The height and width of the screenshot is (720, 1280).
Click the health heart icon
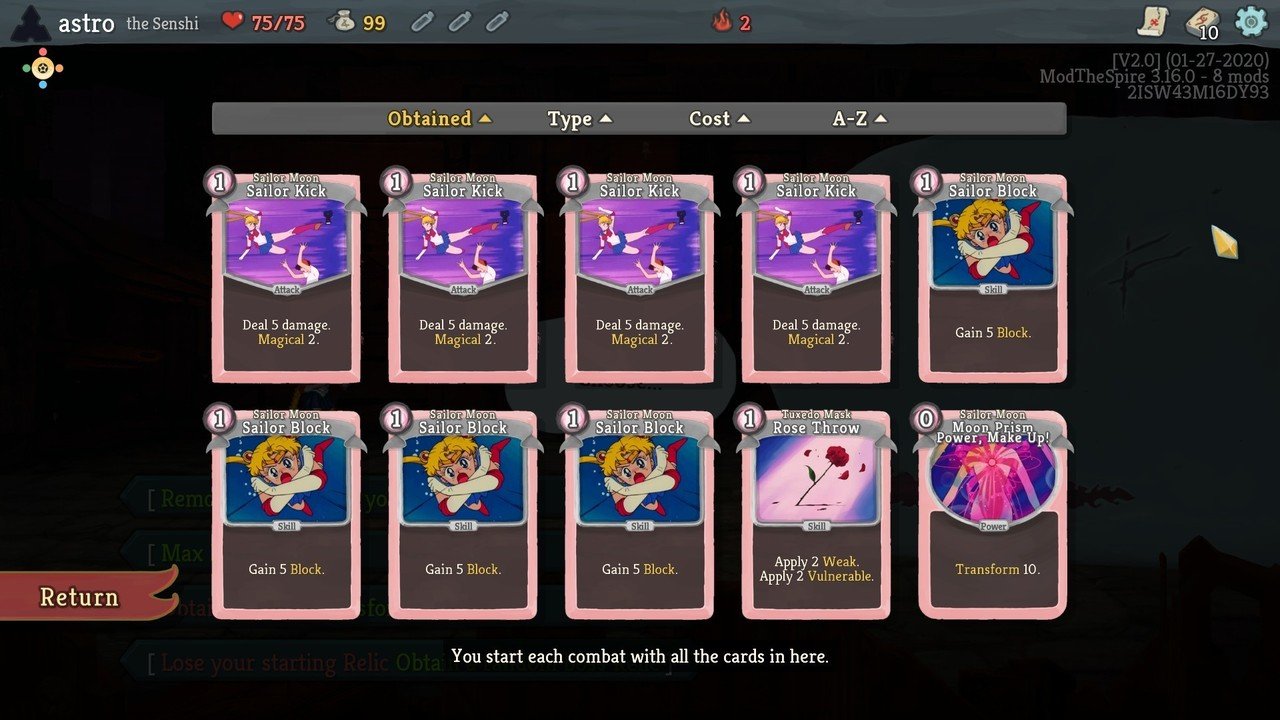click(232, 20)
